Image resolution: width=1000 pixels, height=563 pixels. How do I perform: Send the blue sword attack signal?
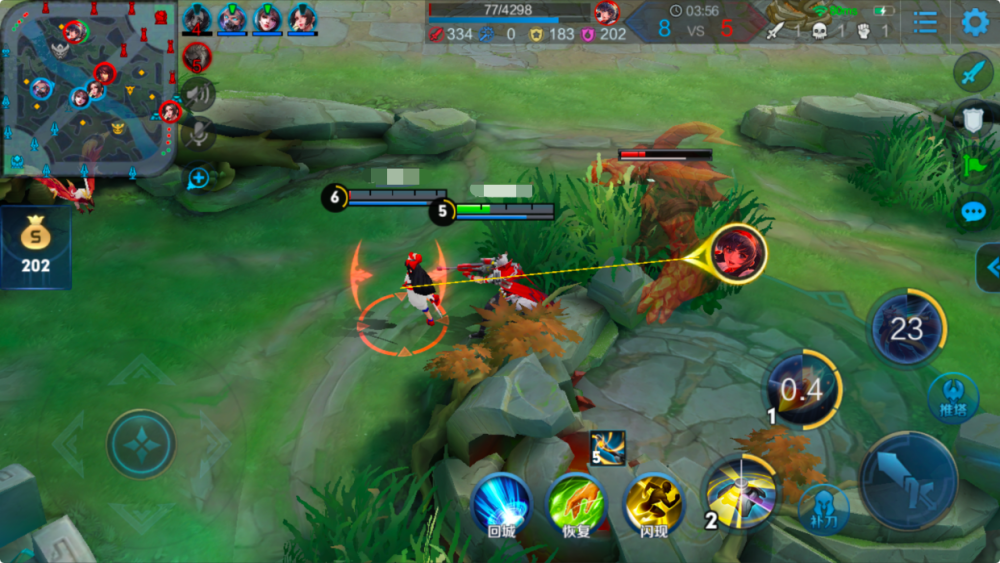click(972, 72)
